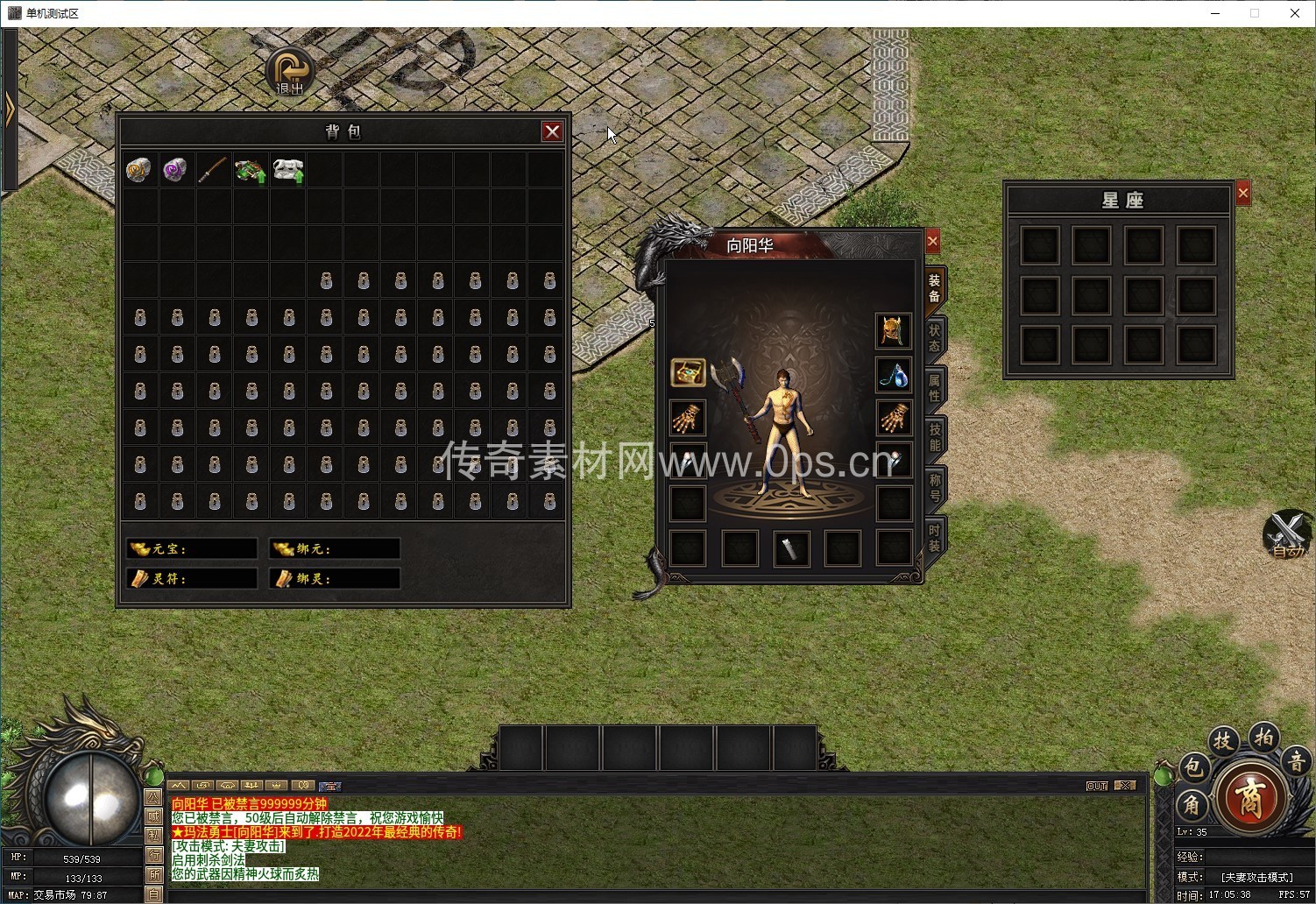Close the 背包 backpack window
Image resolution: width=1316 pixels, height=904 pixels.
pos(552,131)
